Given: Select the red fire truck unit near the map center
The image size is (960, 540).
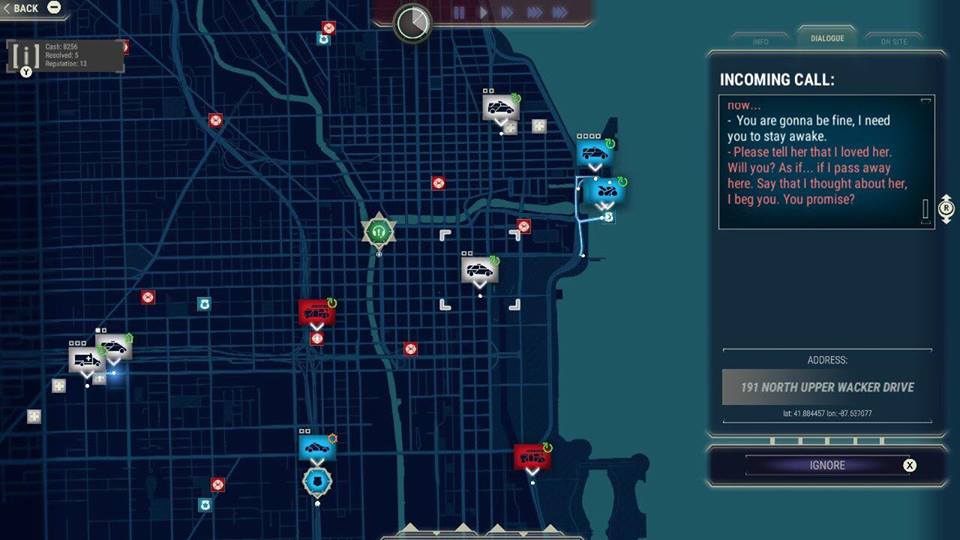Looking at the screenshot, I should pyautogui.click(x=317, y=311).
